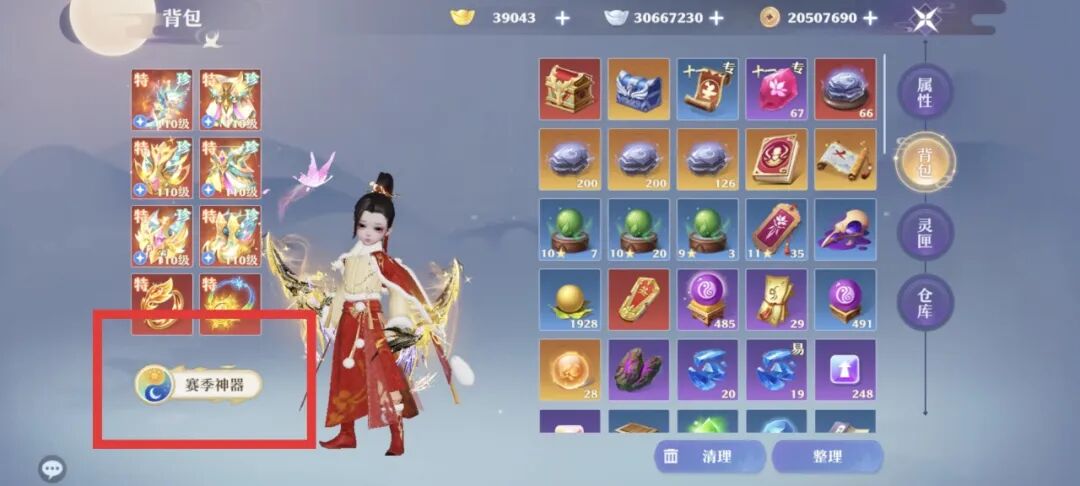Choose the pink gem item with count 67
The width and height of the screenshot is (1080, 486).
pyautogui.click(x=776, y=89)
